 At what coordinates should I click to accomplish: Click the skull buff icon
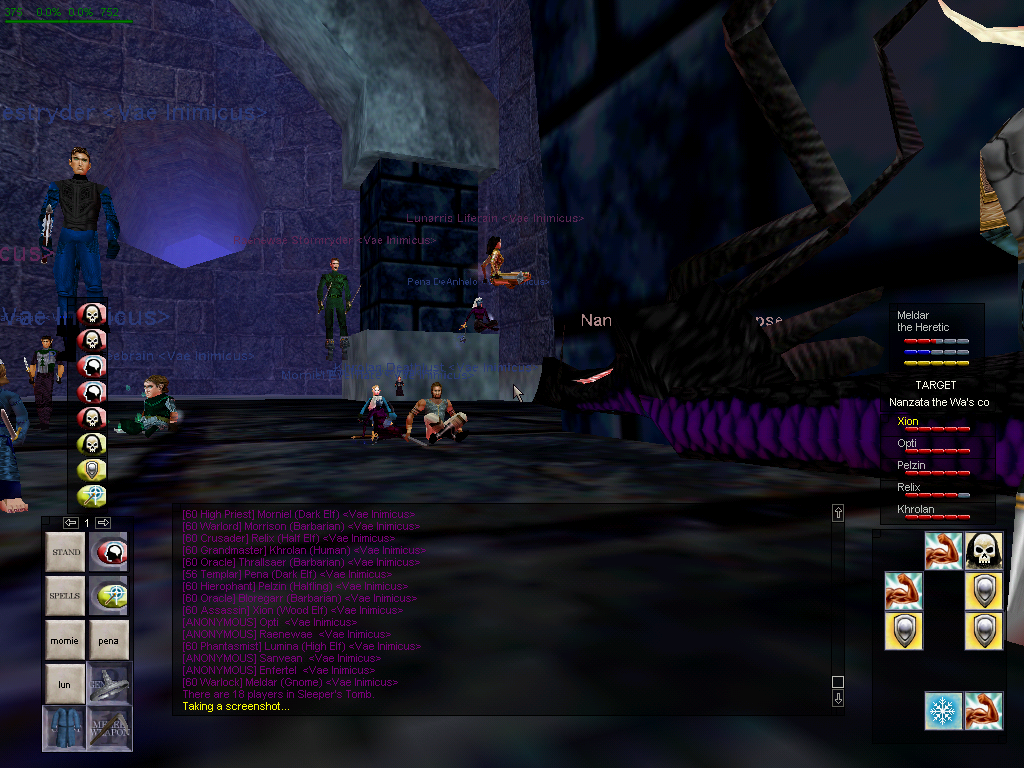pos(984,551)
